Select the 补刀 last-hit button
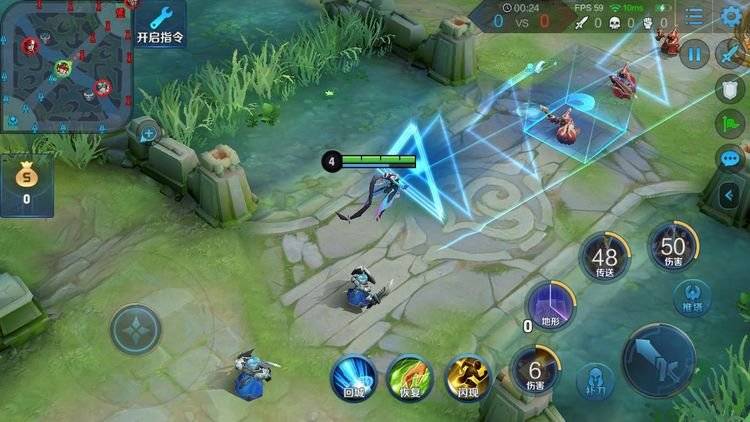Viewport: 750px width, 422px height. pyautogui.click(x=595, y=382)
